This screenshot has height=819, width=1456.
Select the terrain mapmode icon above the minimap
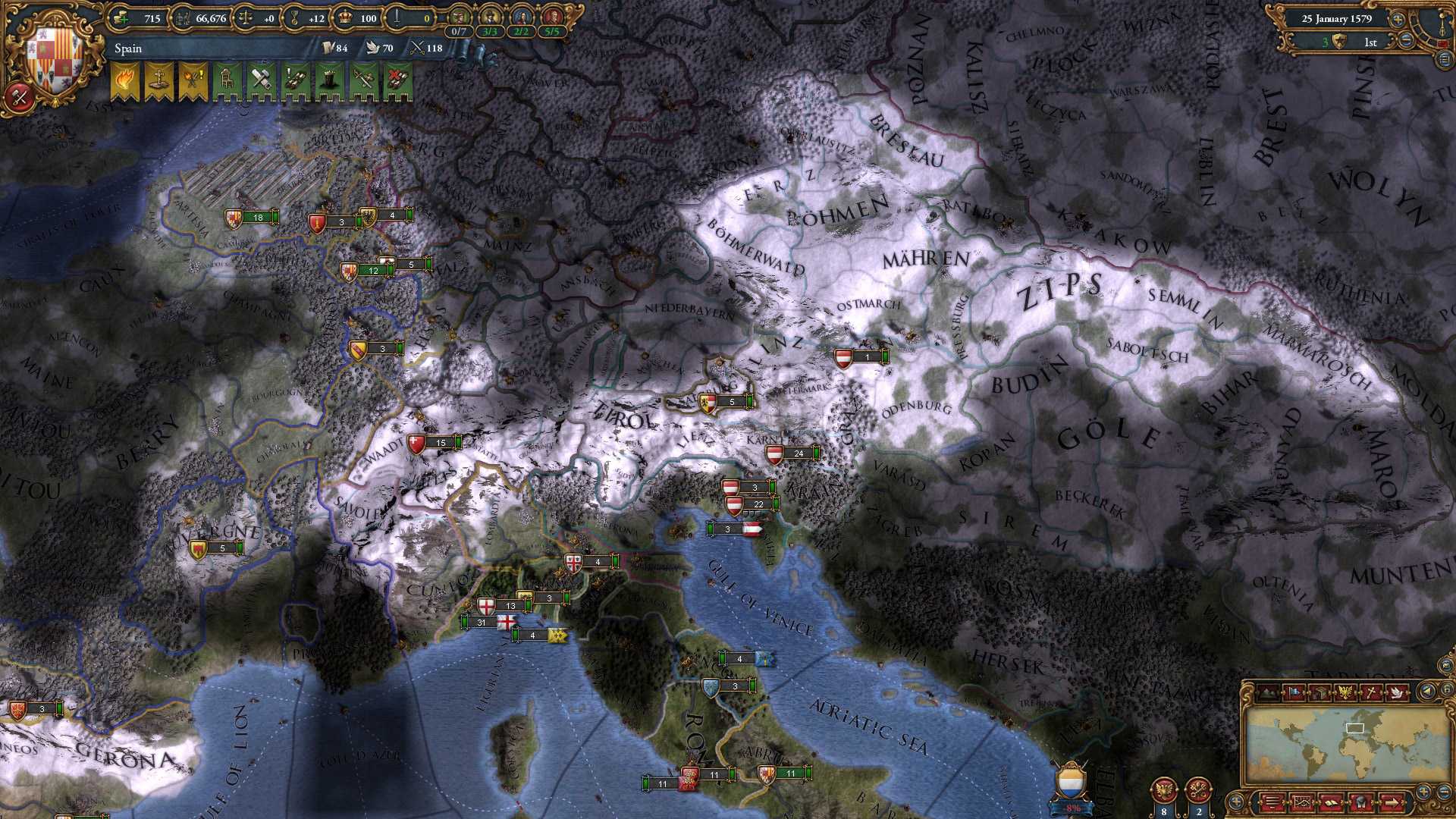click(1267, 691)
